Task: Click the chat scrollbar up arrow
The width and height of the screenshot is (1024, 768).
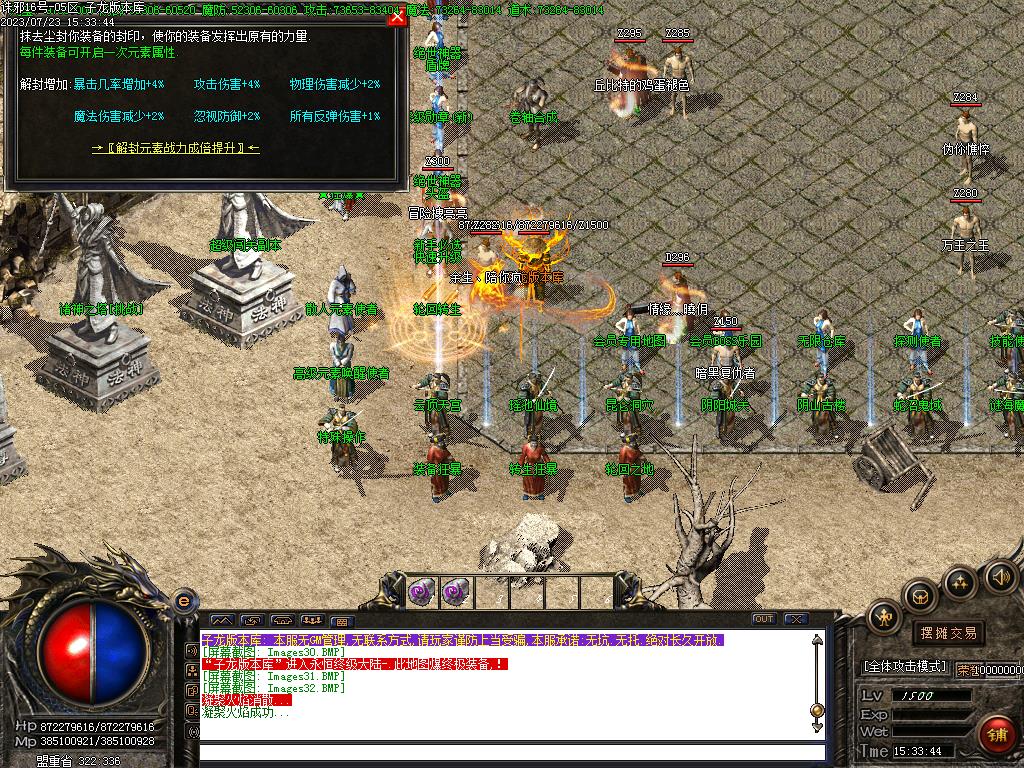Action: 818,640
